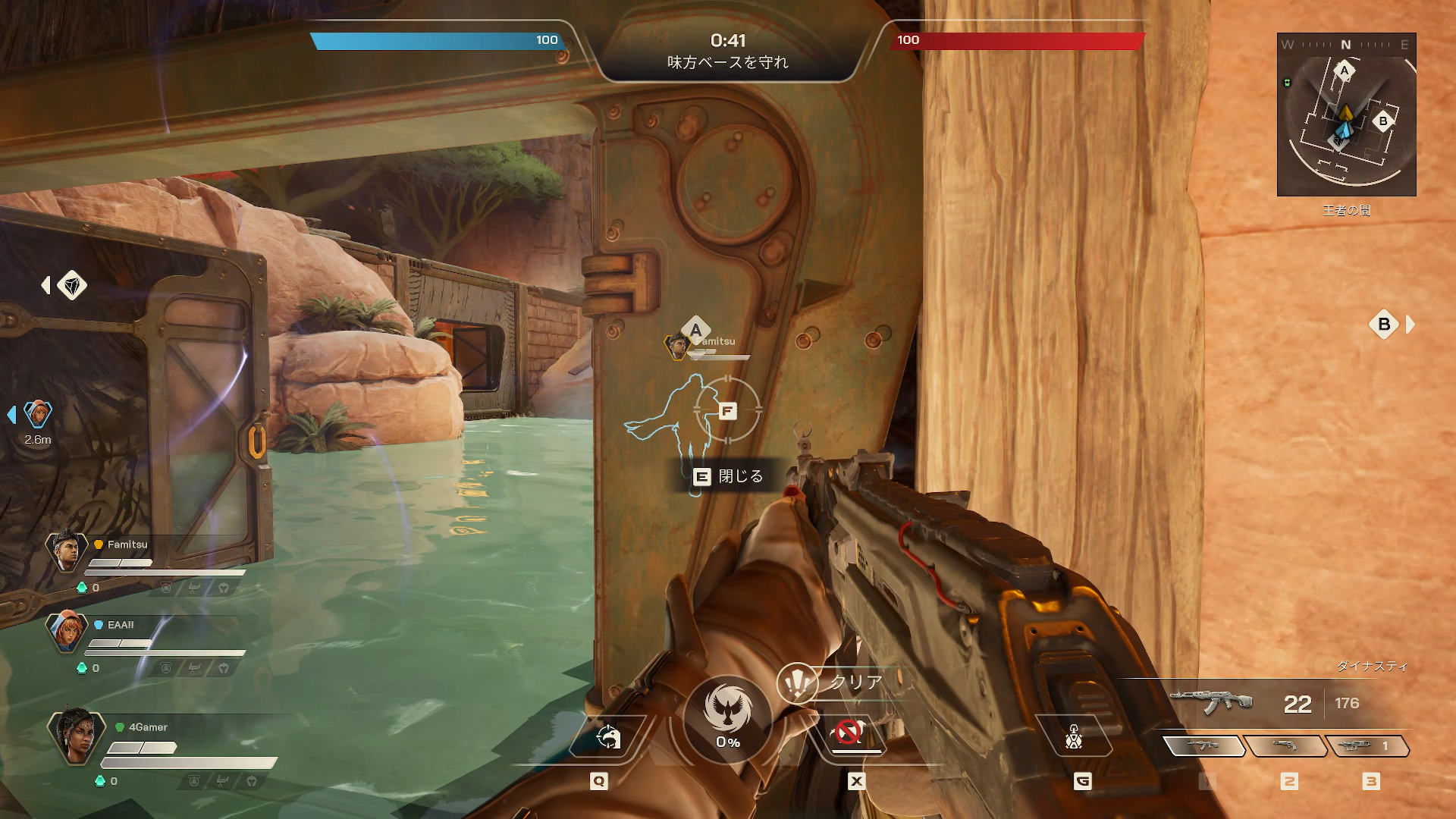
Task: Click the クリア ping alert icon
Action: (797, 683)
